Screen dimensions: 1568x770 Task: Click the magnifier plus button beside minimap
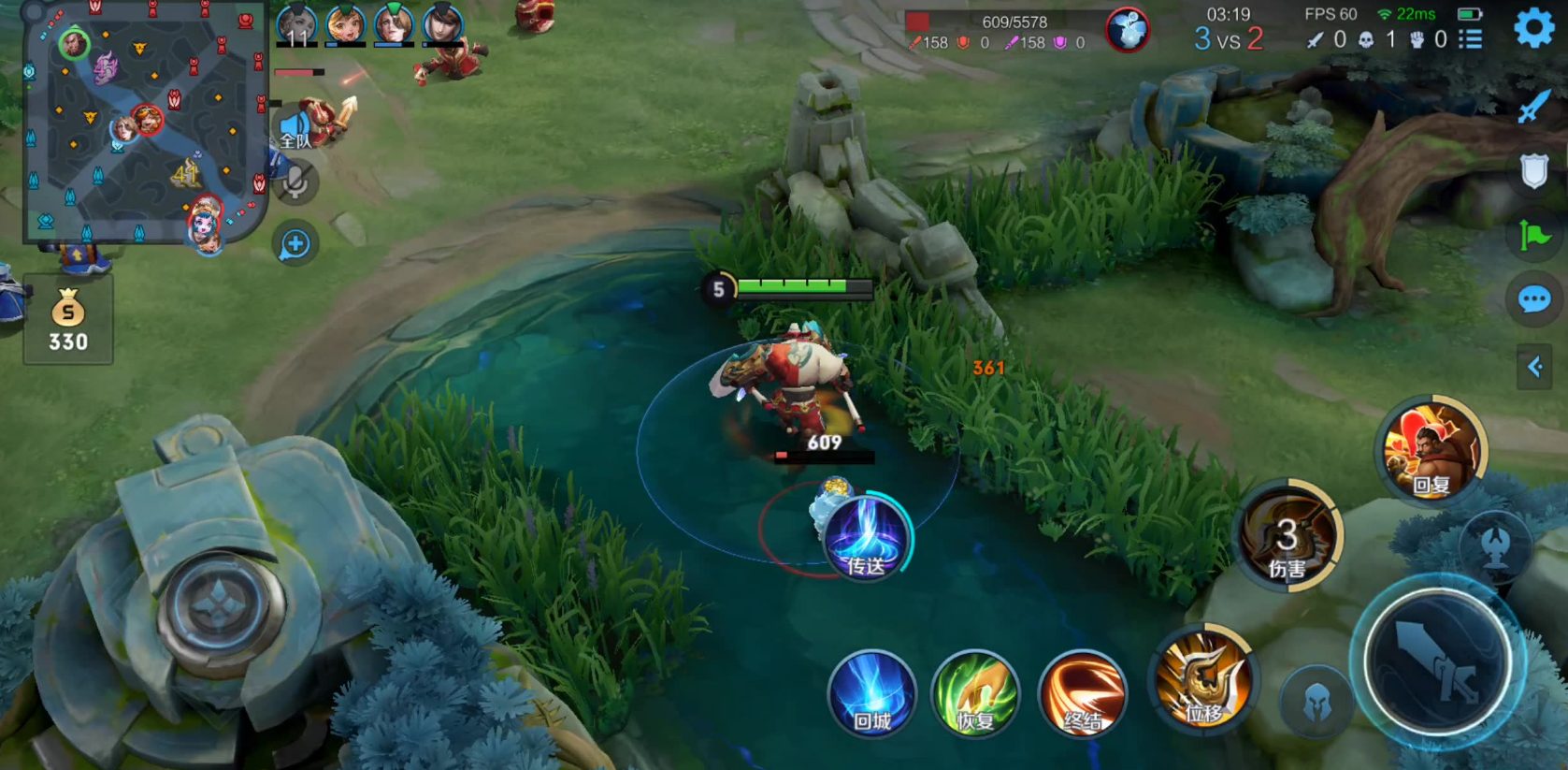coord(295,244)
